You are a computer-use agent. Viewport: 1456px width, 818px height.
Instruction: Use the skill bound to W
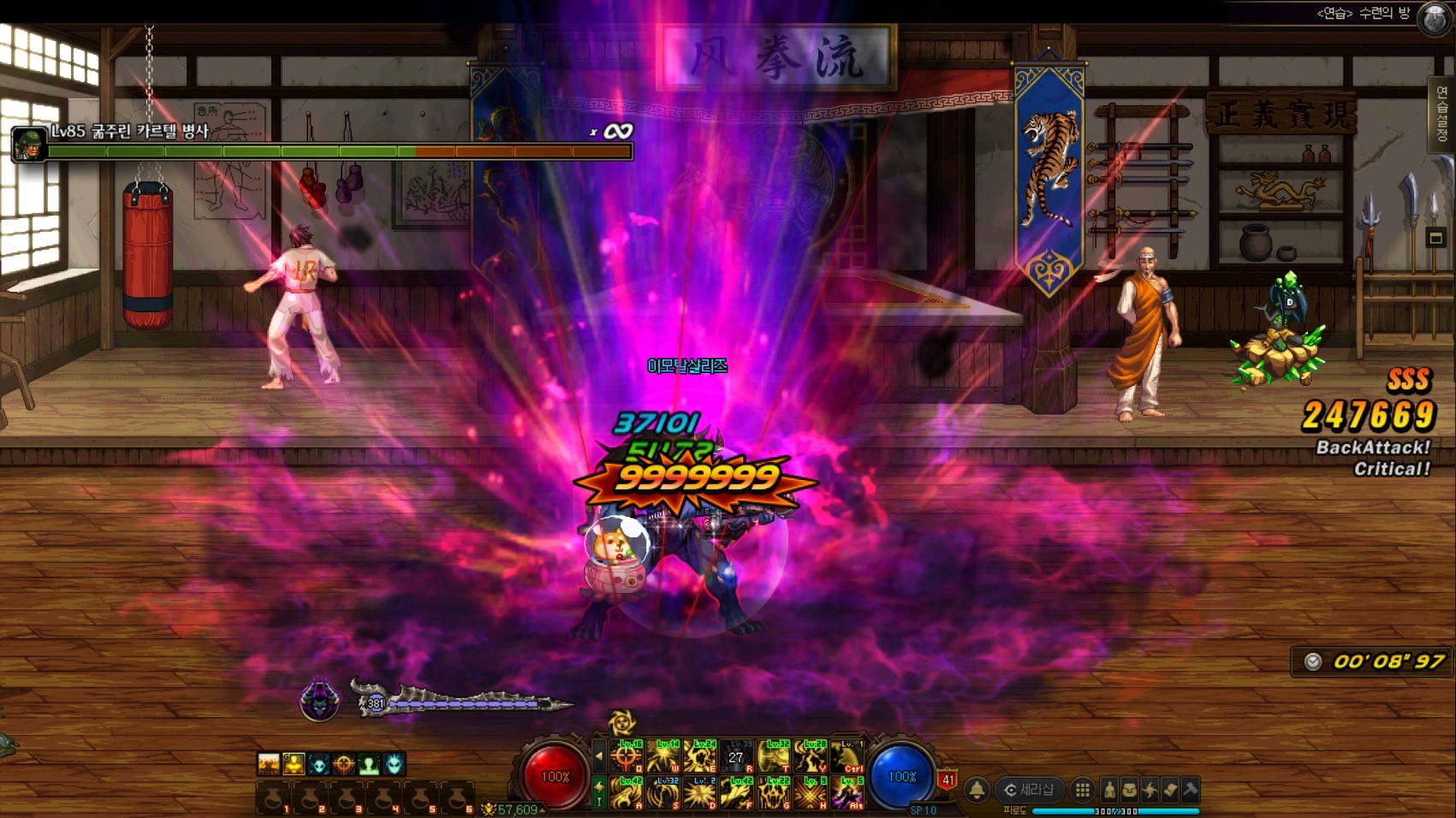pyautogui.click(x=663, y=756)
